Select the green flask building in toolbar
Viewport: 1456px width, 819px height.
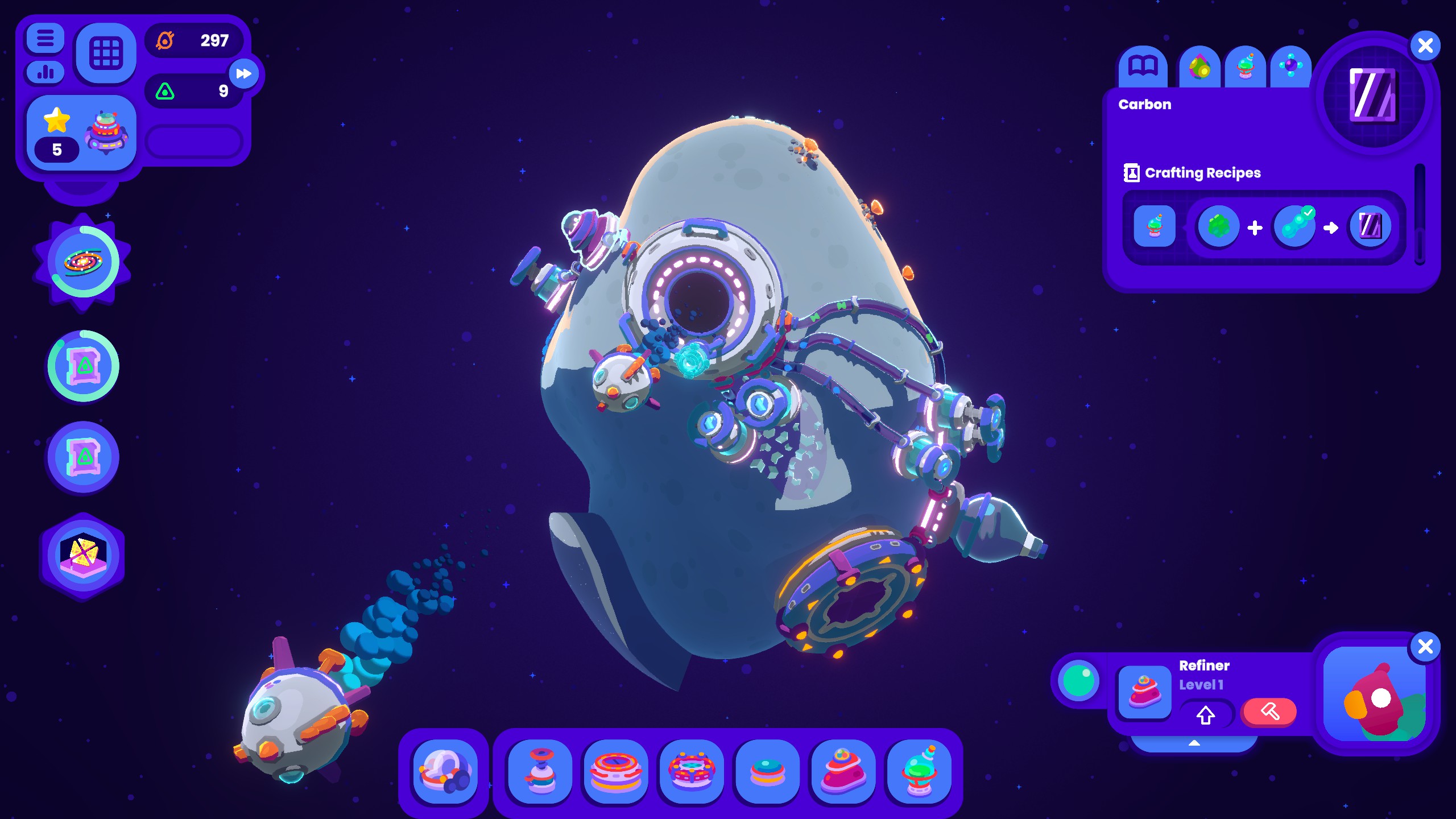coord(919,771)
